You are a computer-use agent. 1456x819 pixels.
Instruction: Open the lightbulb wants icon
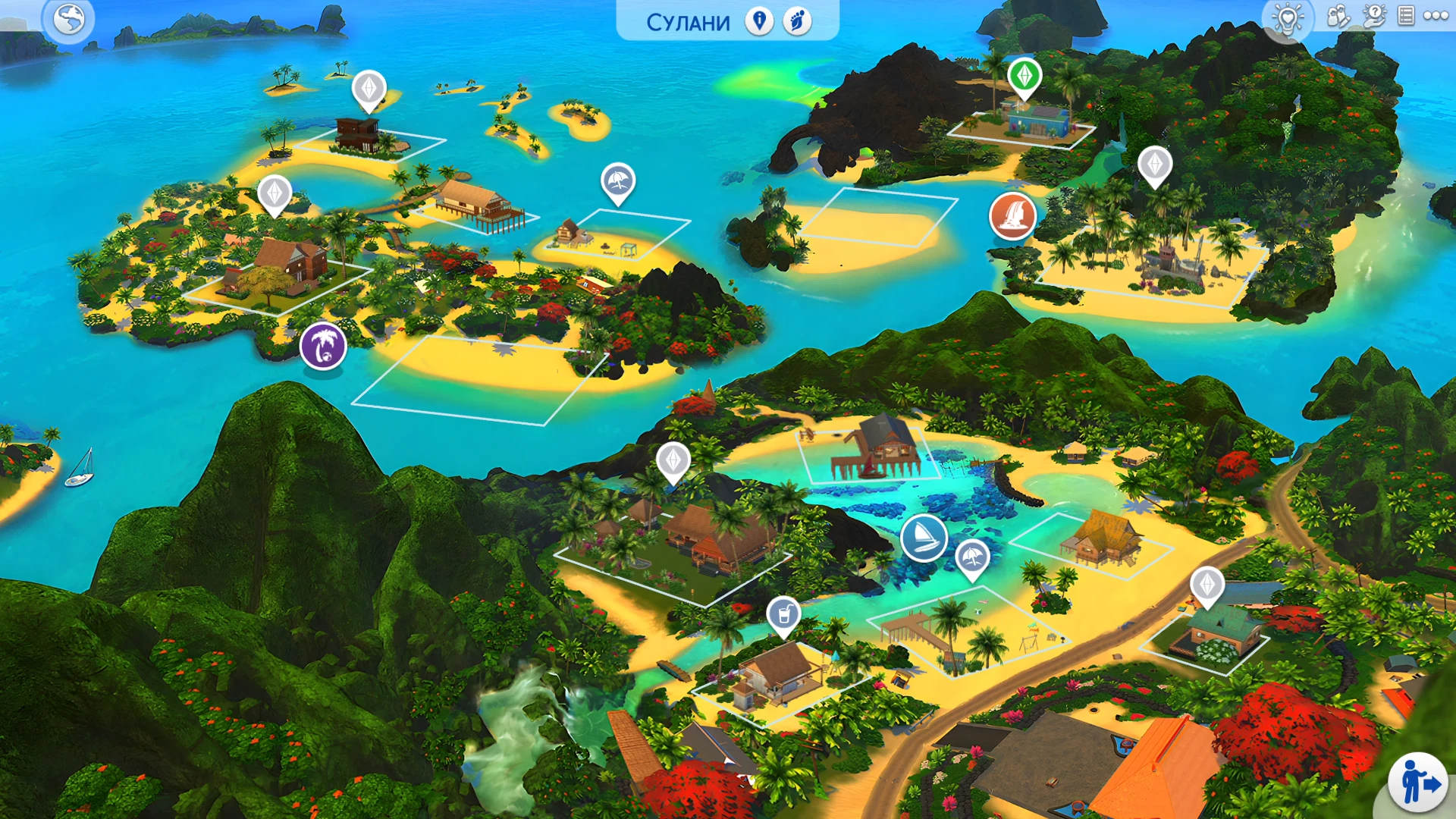(x=1288, y=17)
